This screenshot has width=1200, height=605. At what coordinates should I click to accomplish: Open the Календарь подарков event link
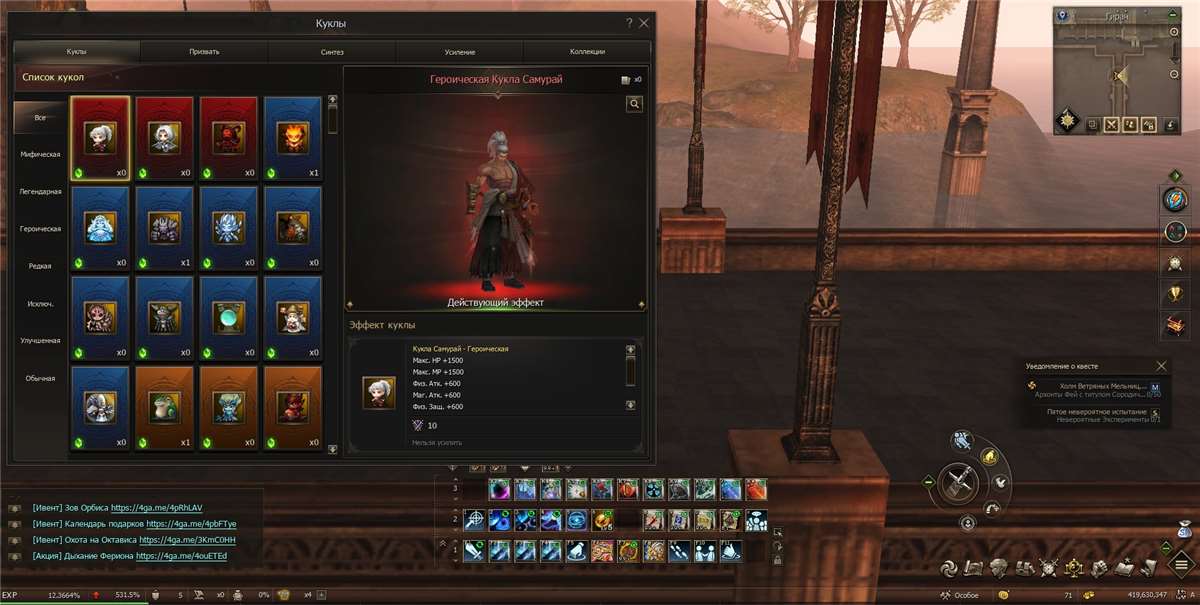(191, 523)
